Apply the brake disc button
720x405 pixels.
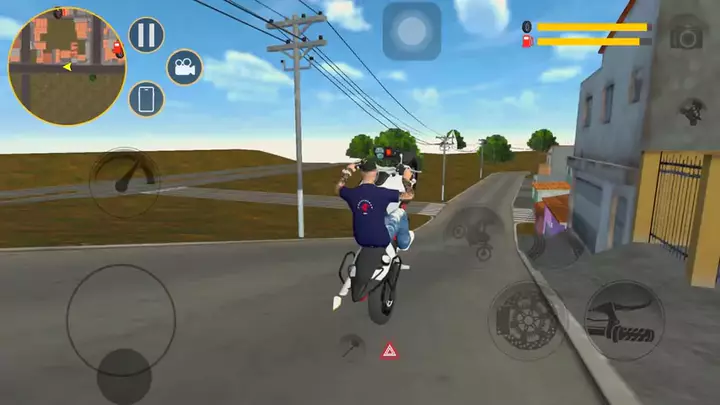tap(528, 320)
